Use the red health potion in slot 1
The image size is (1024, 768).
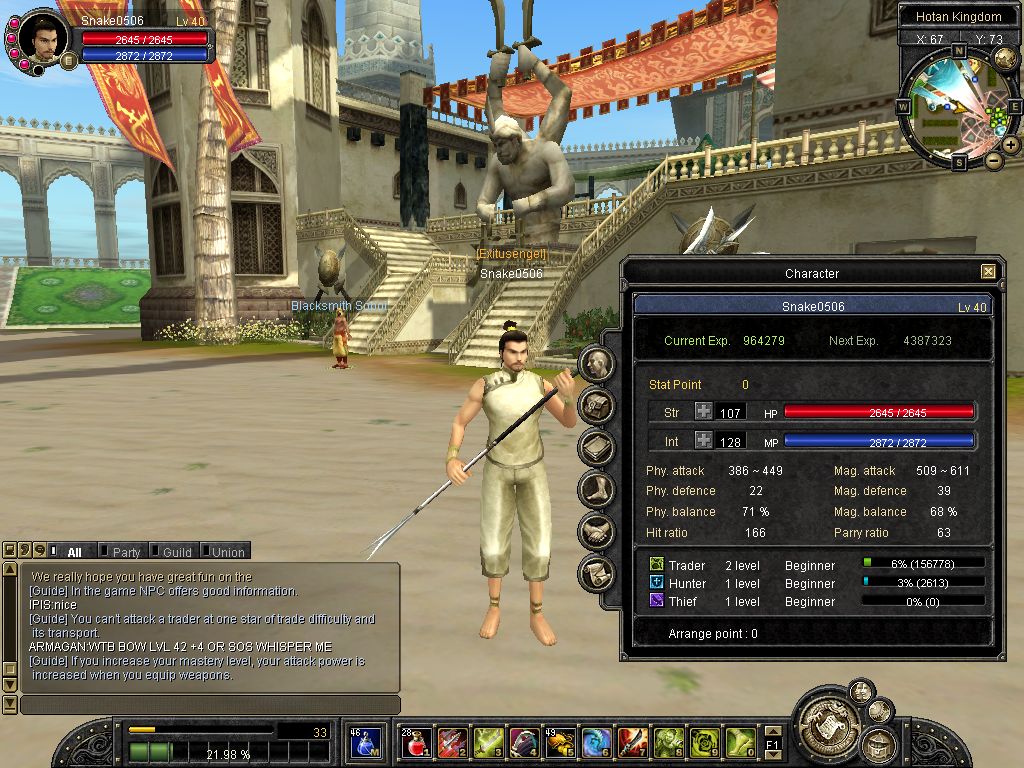tap(416, 742)
